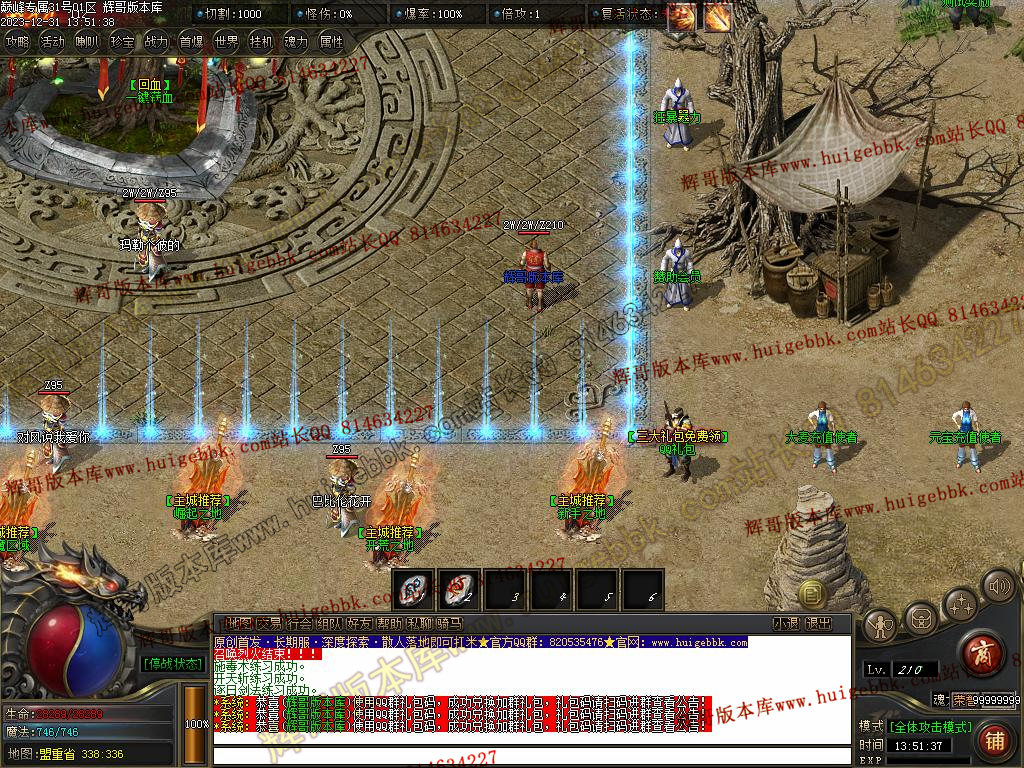
Task: Open the character equipment icon
Action: tap(880, 625)
